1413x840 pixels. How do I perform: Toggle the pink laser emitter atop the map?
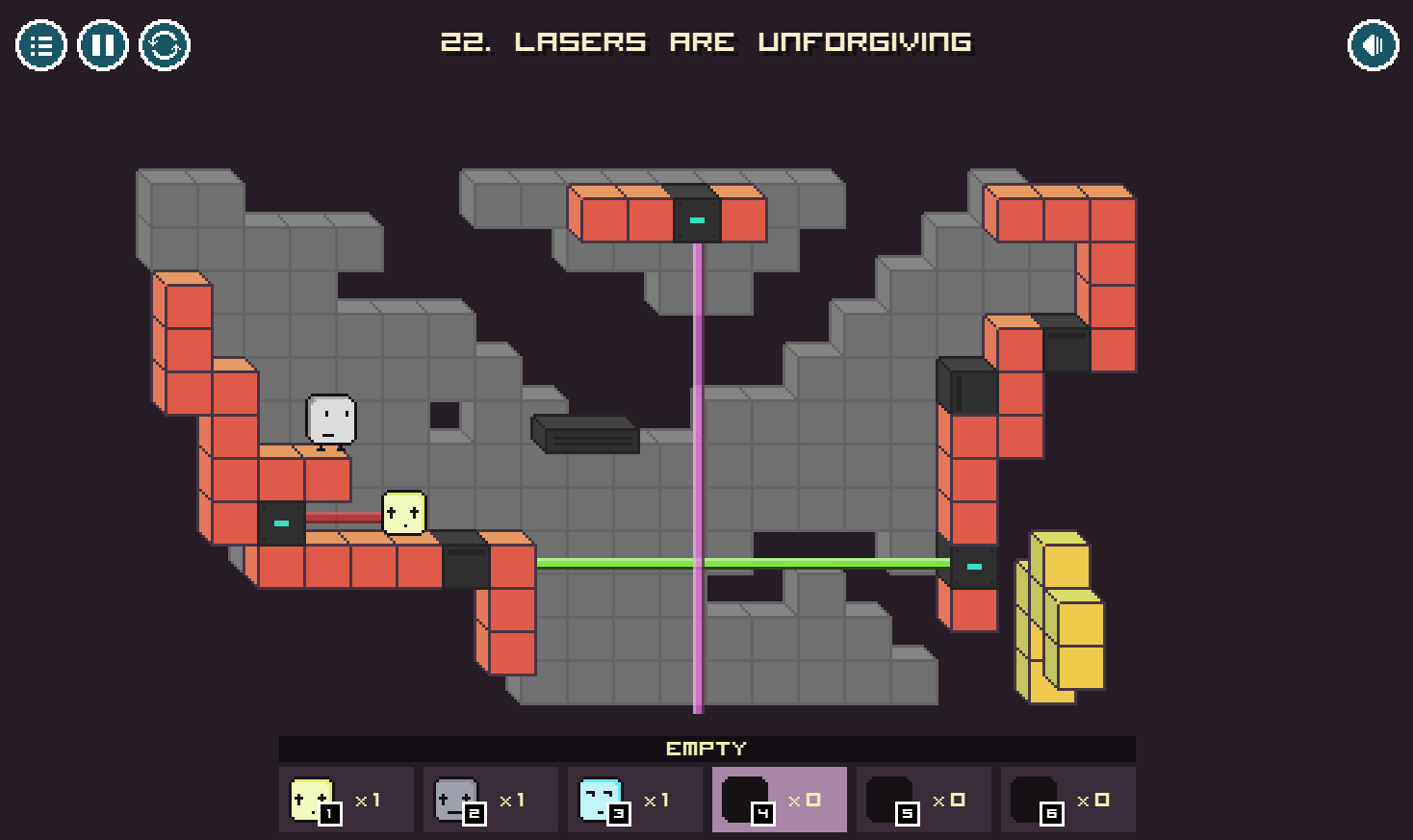coord(695,219)
